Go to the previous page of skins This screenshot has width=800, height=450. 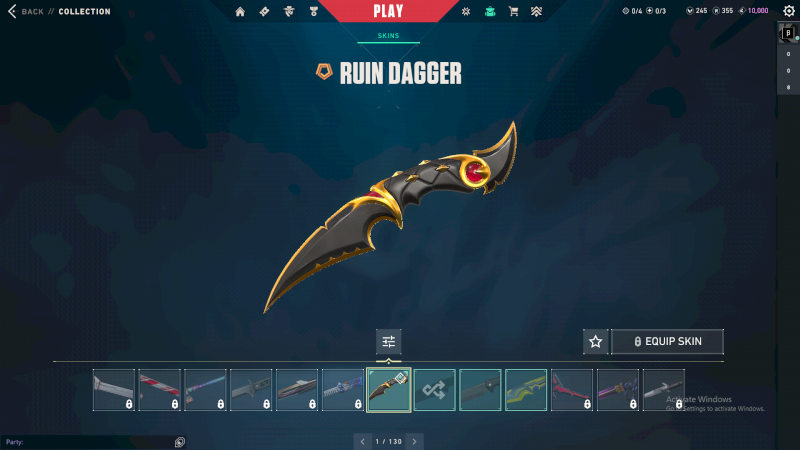pos(360,441)
